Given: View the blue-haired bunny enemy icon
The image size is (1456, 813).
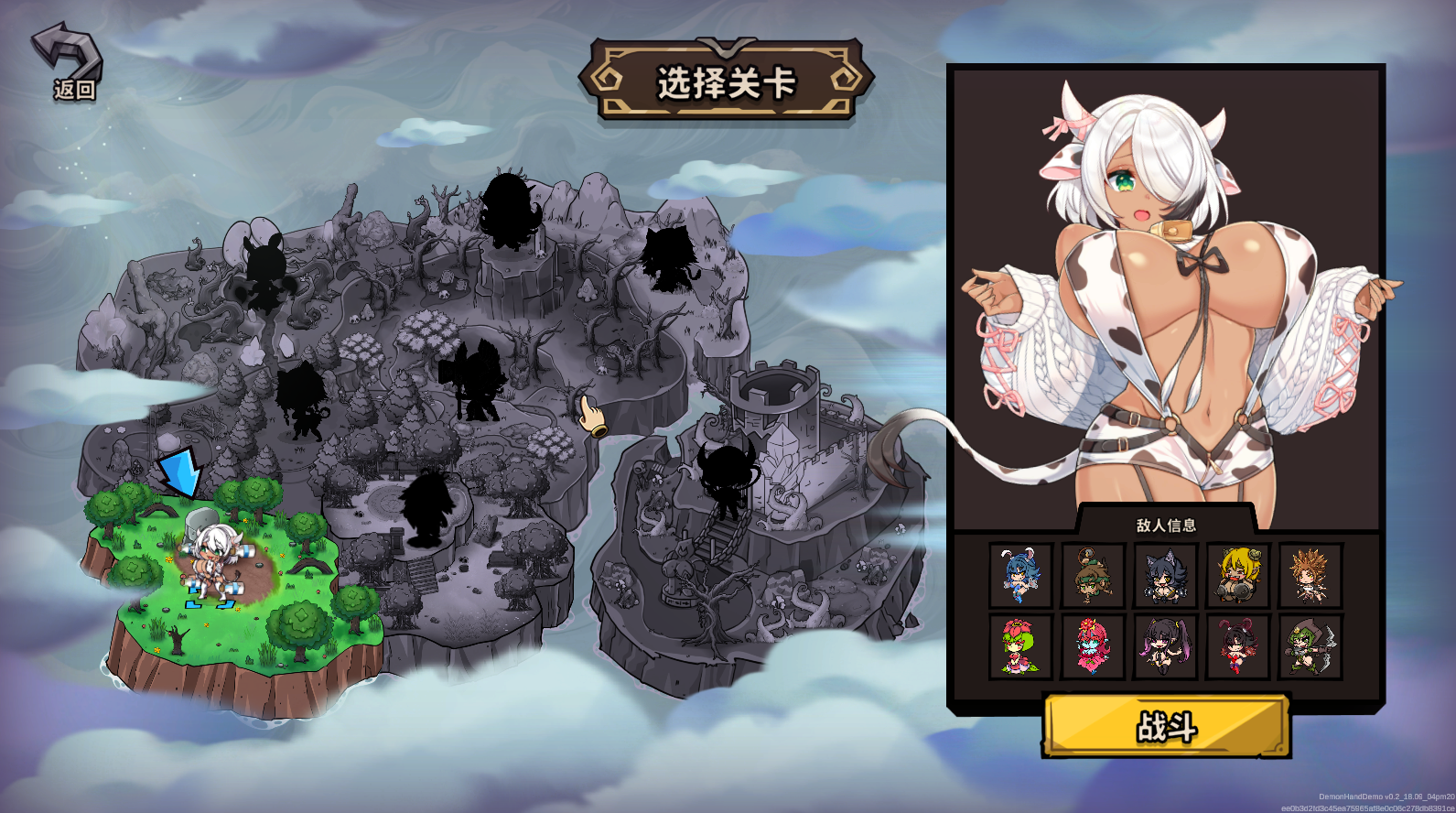Looking at the screenshot, I should (x=1020, y=575).
